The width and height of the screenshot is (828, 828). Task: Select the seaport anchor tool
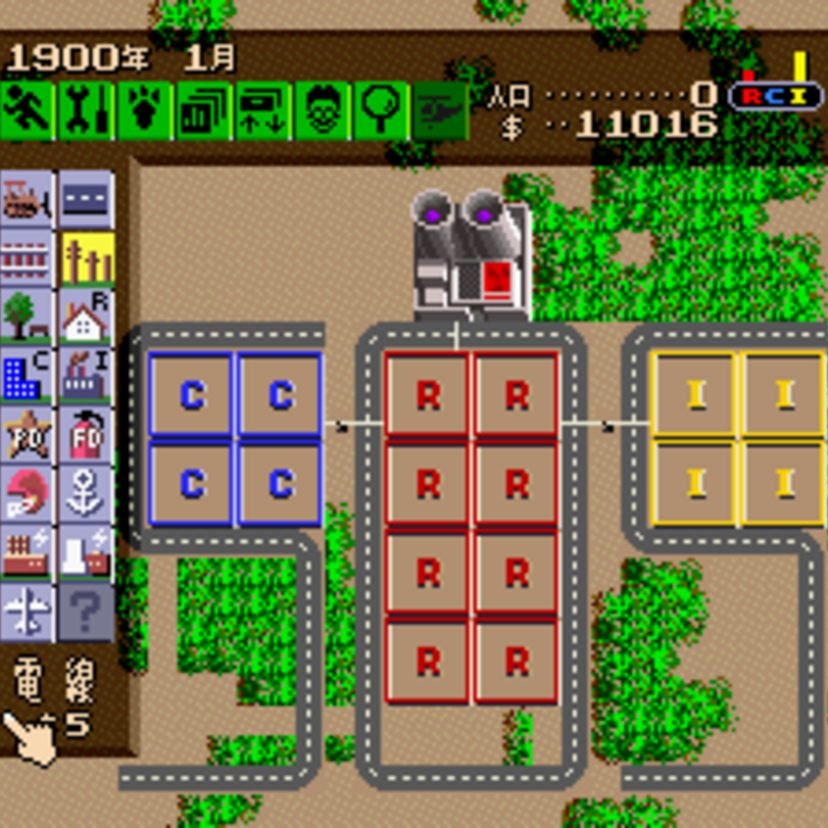86,493
